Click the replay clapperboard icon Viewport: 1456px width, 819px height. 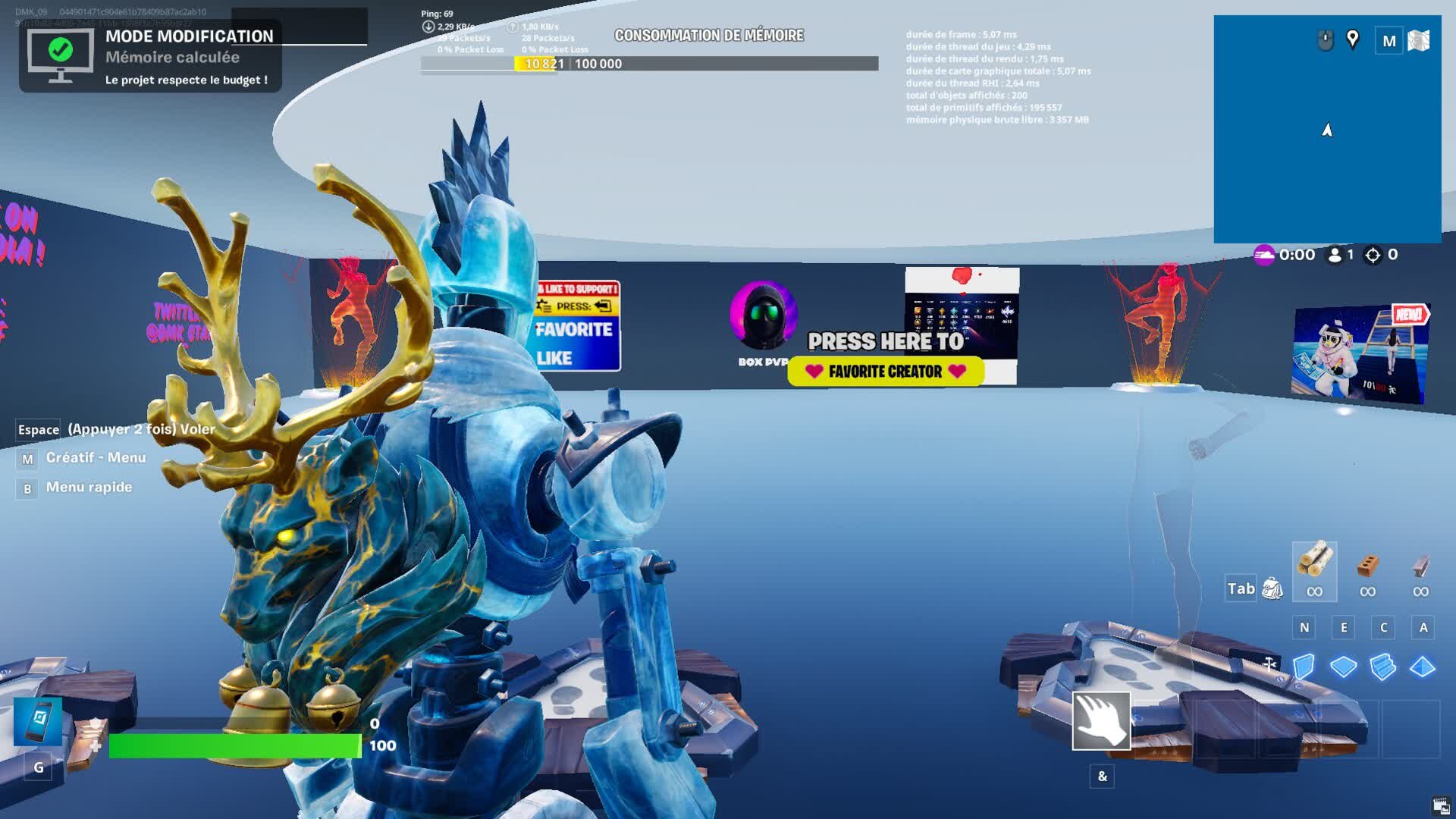(x=1441, y=805)
